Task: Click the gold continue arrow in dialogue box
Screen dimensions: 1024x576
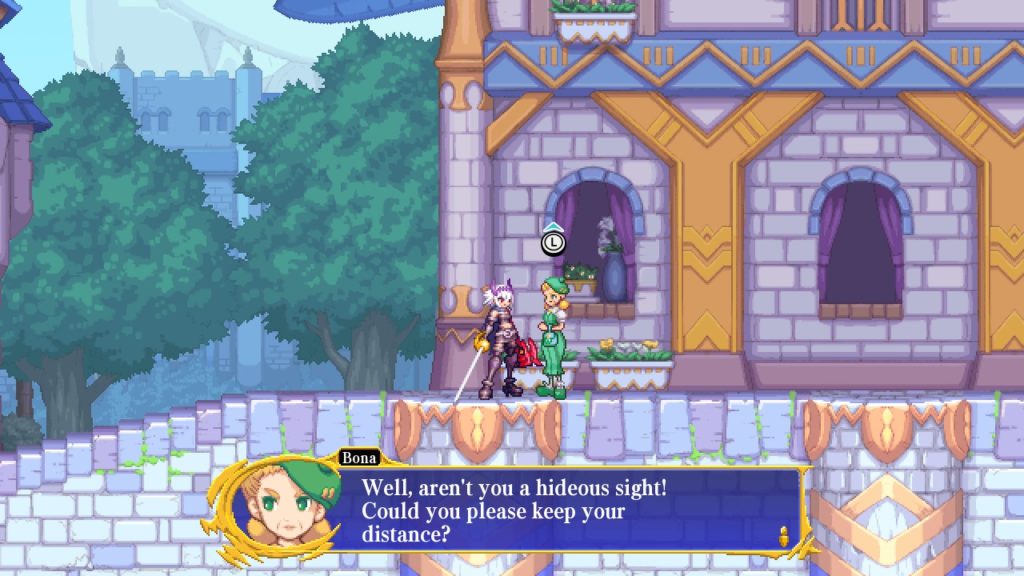Action: [785, 536]
